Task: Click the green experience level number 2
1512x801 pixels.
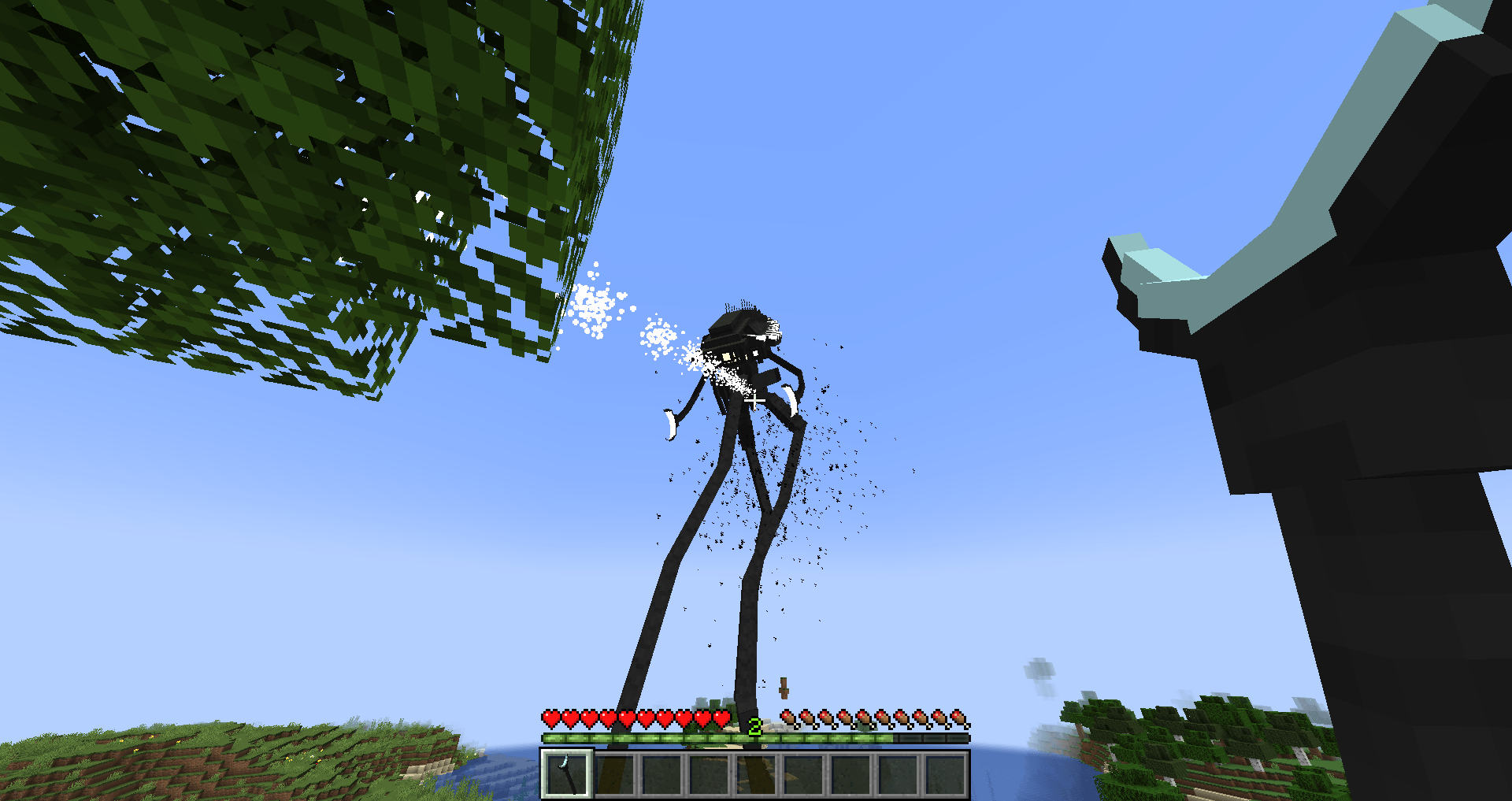Action: [755, 725]
